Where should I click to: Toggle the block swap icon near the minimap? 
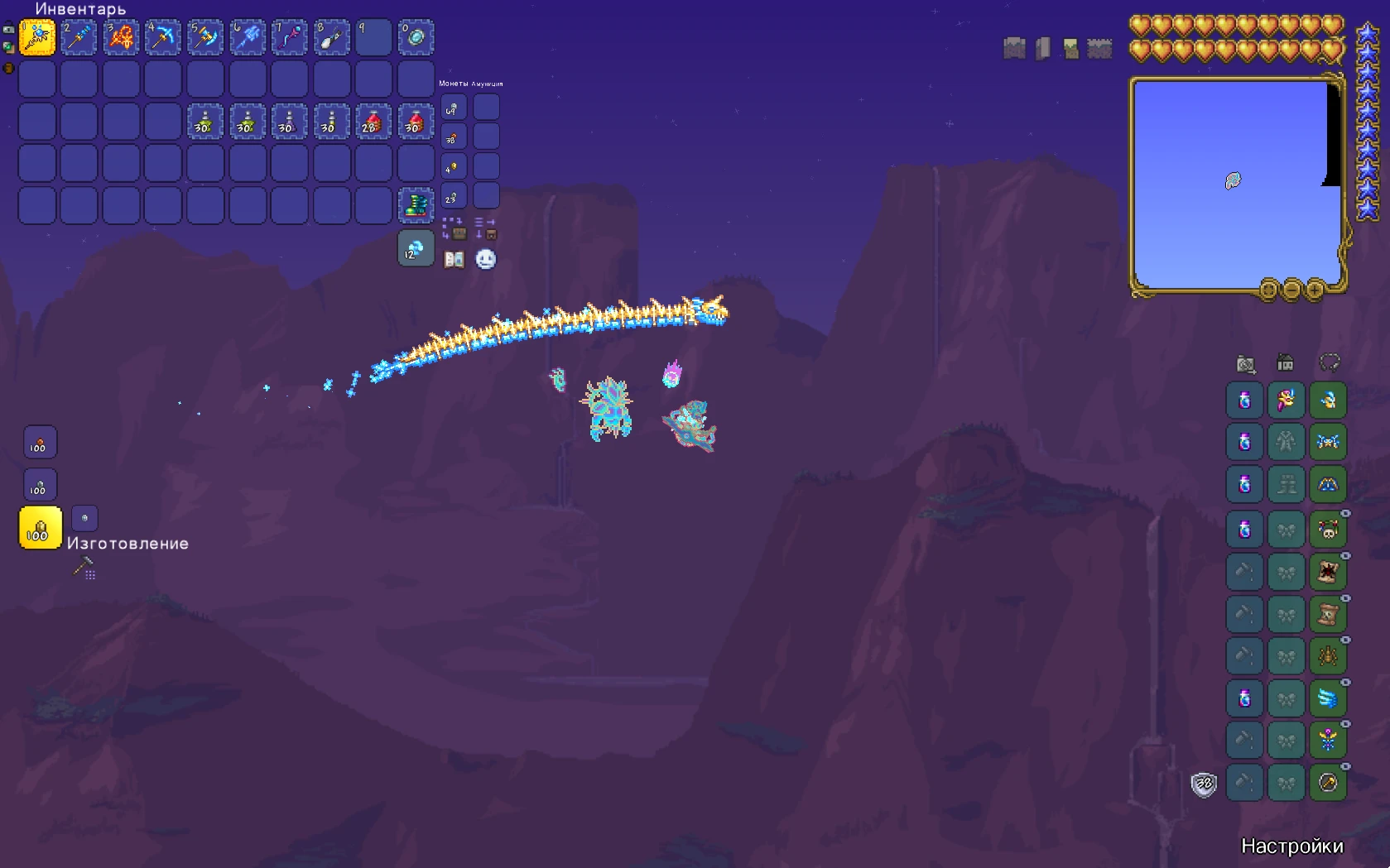(1070, 48)
